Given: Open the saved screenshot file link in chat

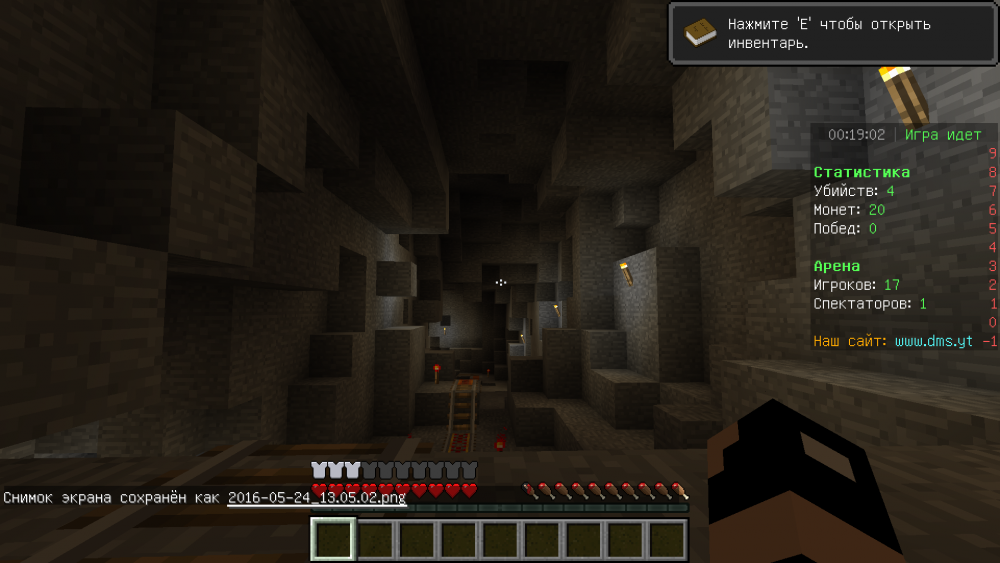Looking at the screenshot, I should (316, 497).
